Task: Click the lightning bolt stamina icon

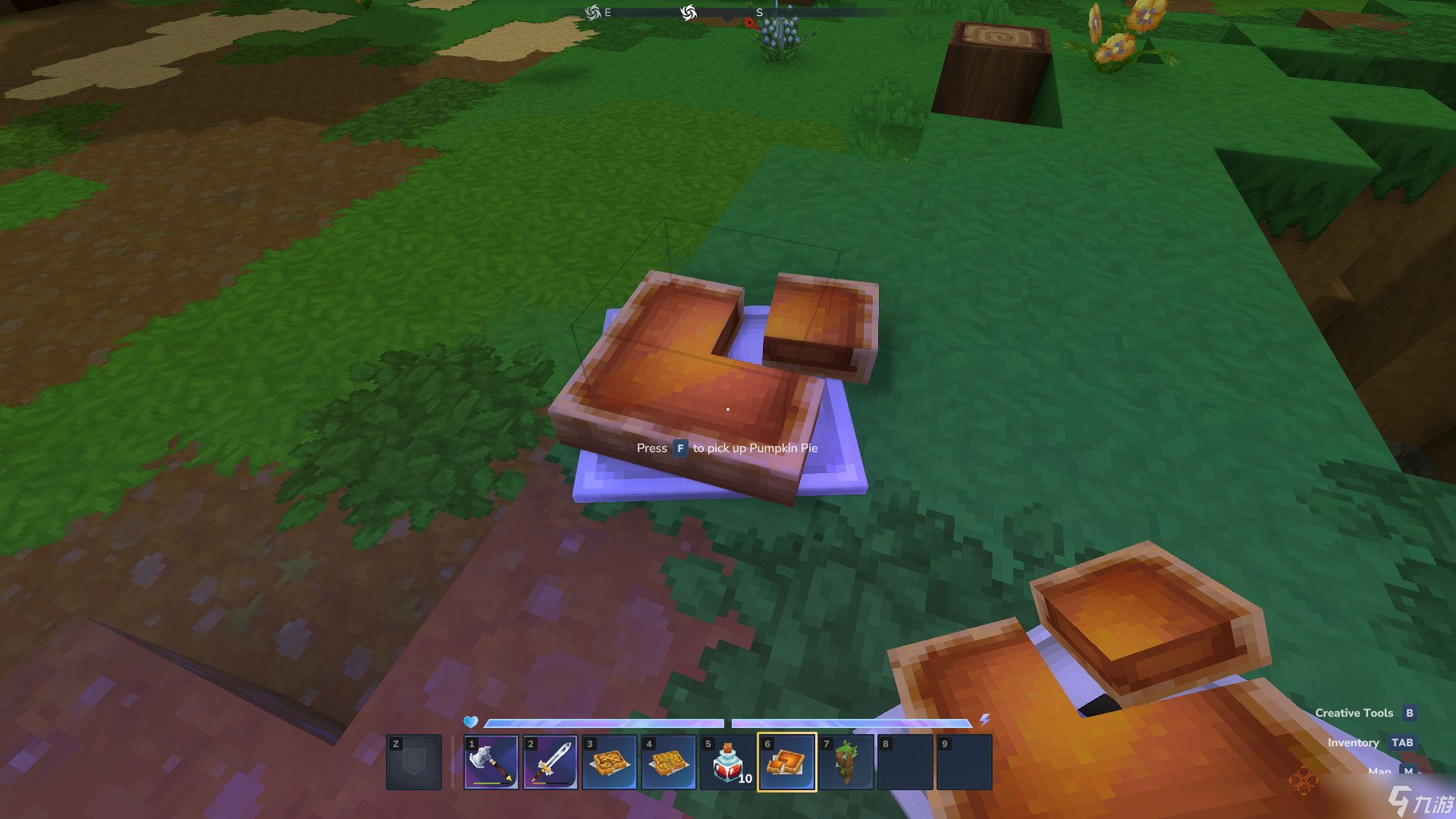Action: tap(985, 723)
